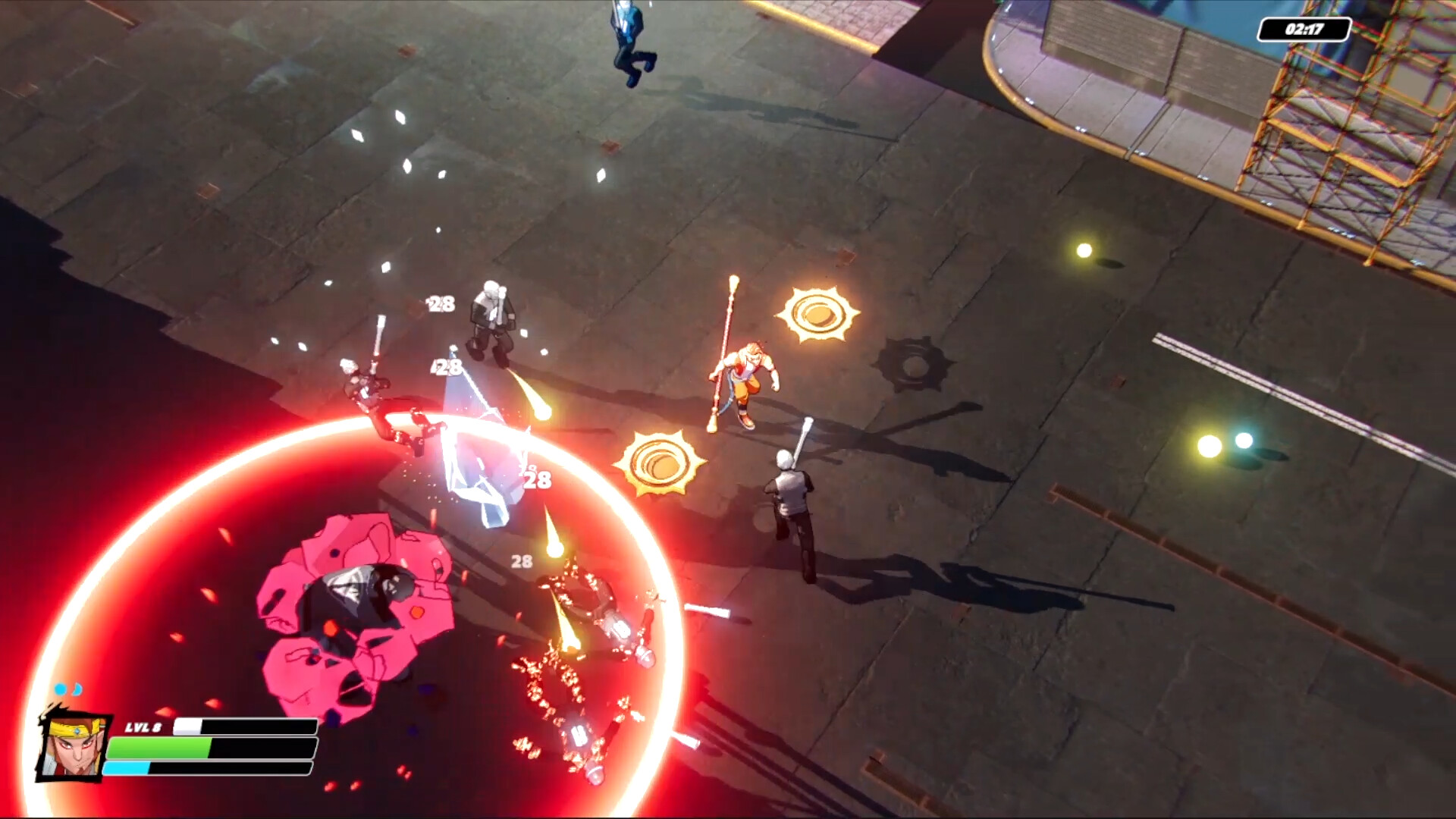
Task: Collect the lower gold sunburst coin pickup
Action: [659, 463]
